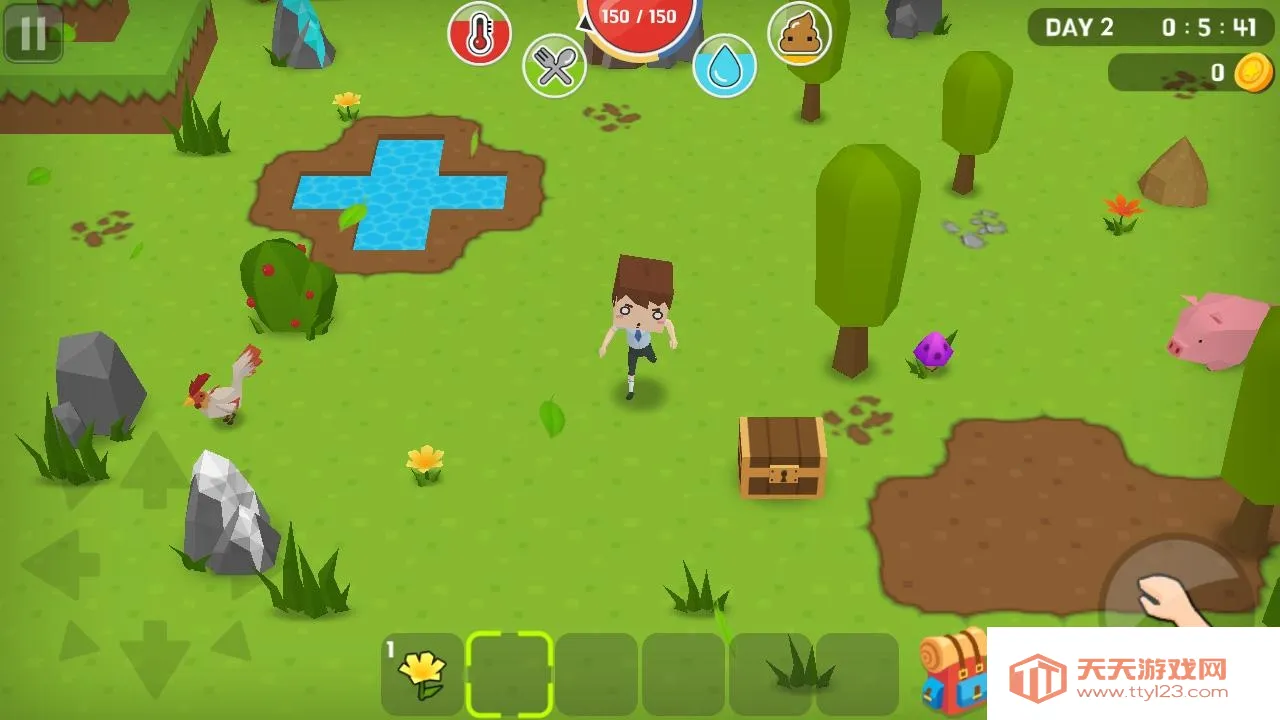Select the flower in the first hotbar slot
This screenshot has width=1280, height=720.
(x=424, y=670)
